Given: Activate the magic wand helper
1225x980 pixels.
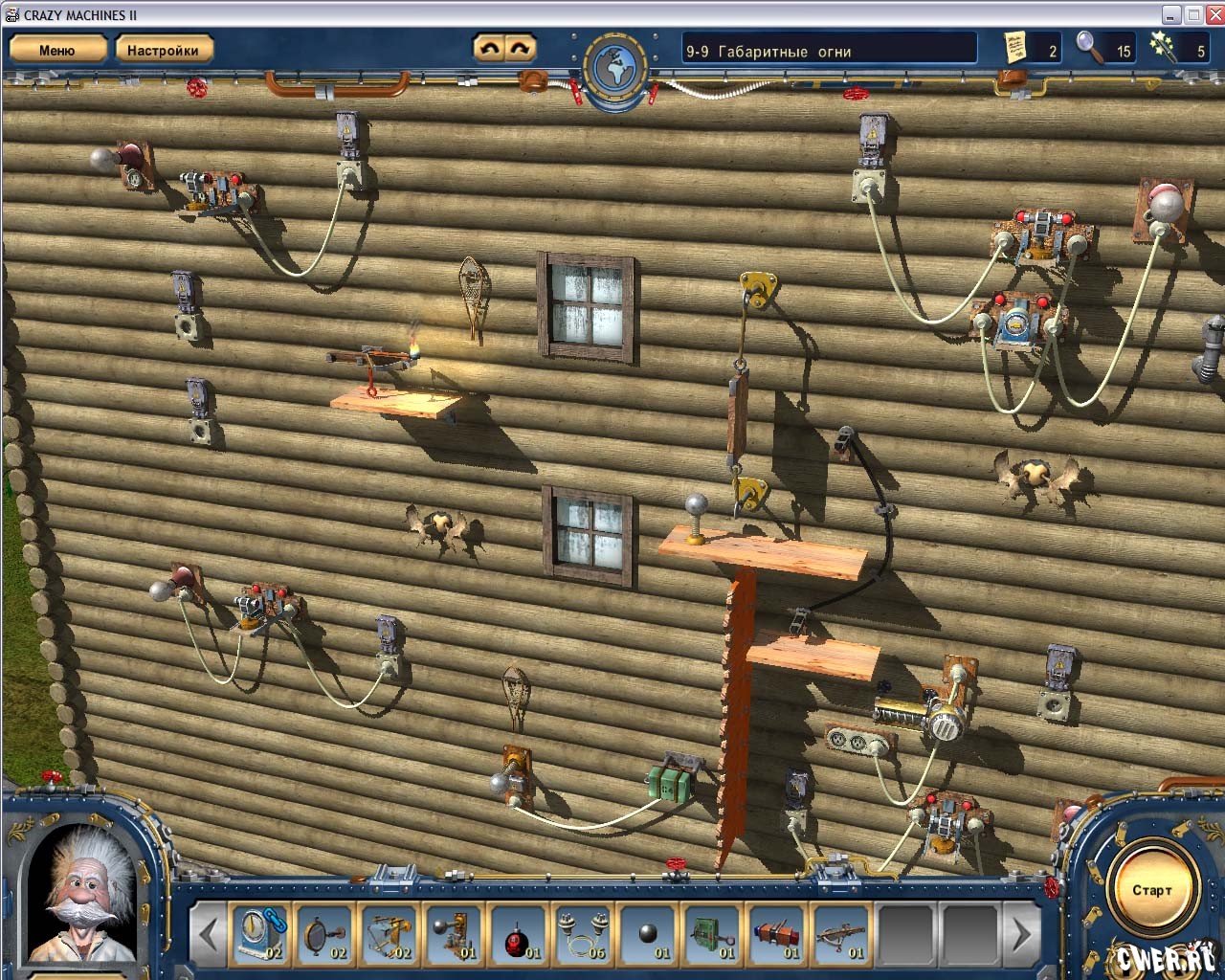Looking at the screenshot, I should click(1165, 48).
